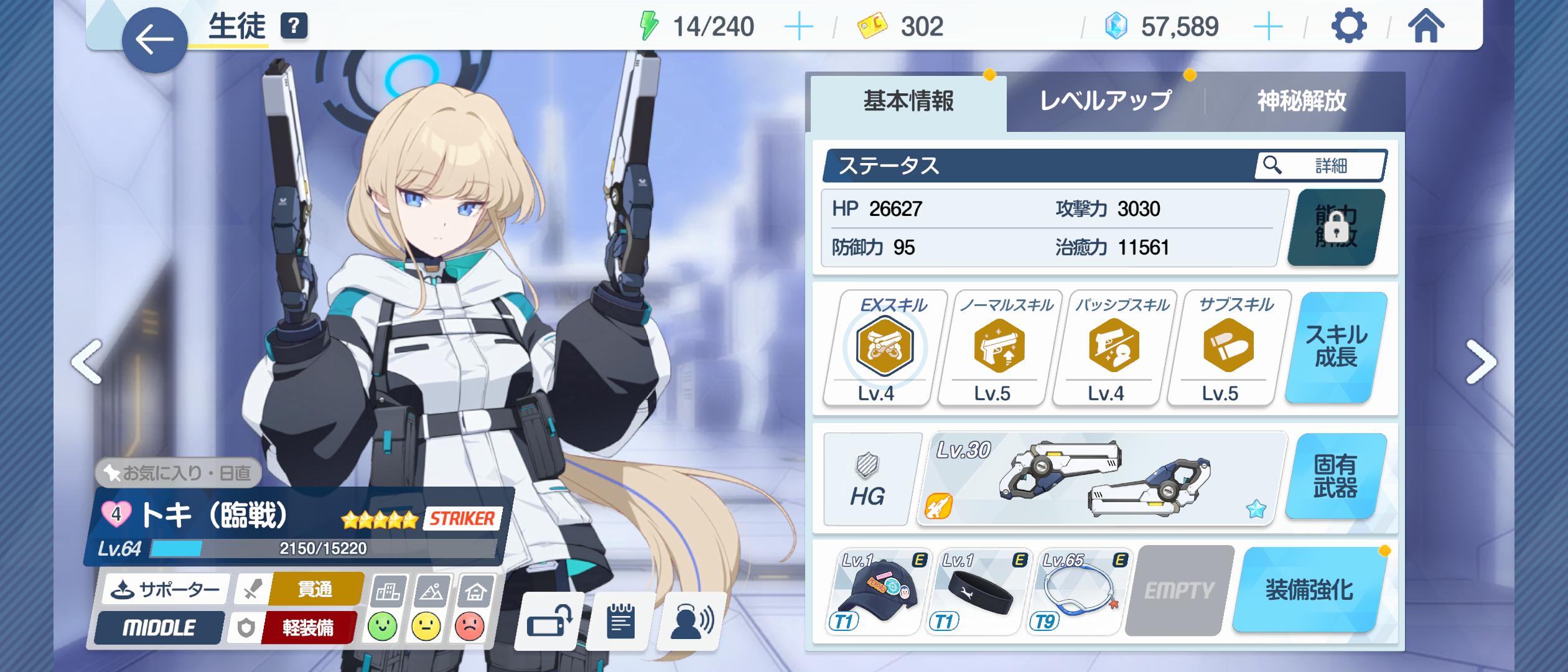Screen dimensions: 1568x672
Task: Open the student profile notepad icon
Action: coord(620,621)
